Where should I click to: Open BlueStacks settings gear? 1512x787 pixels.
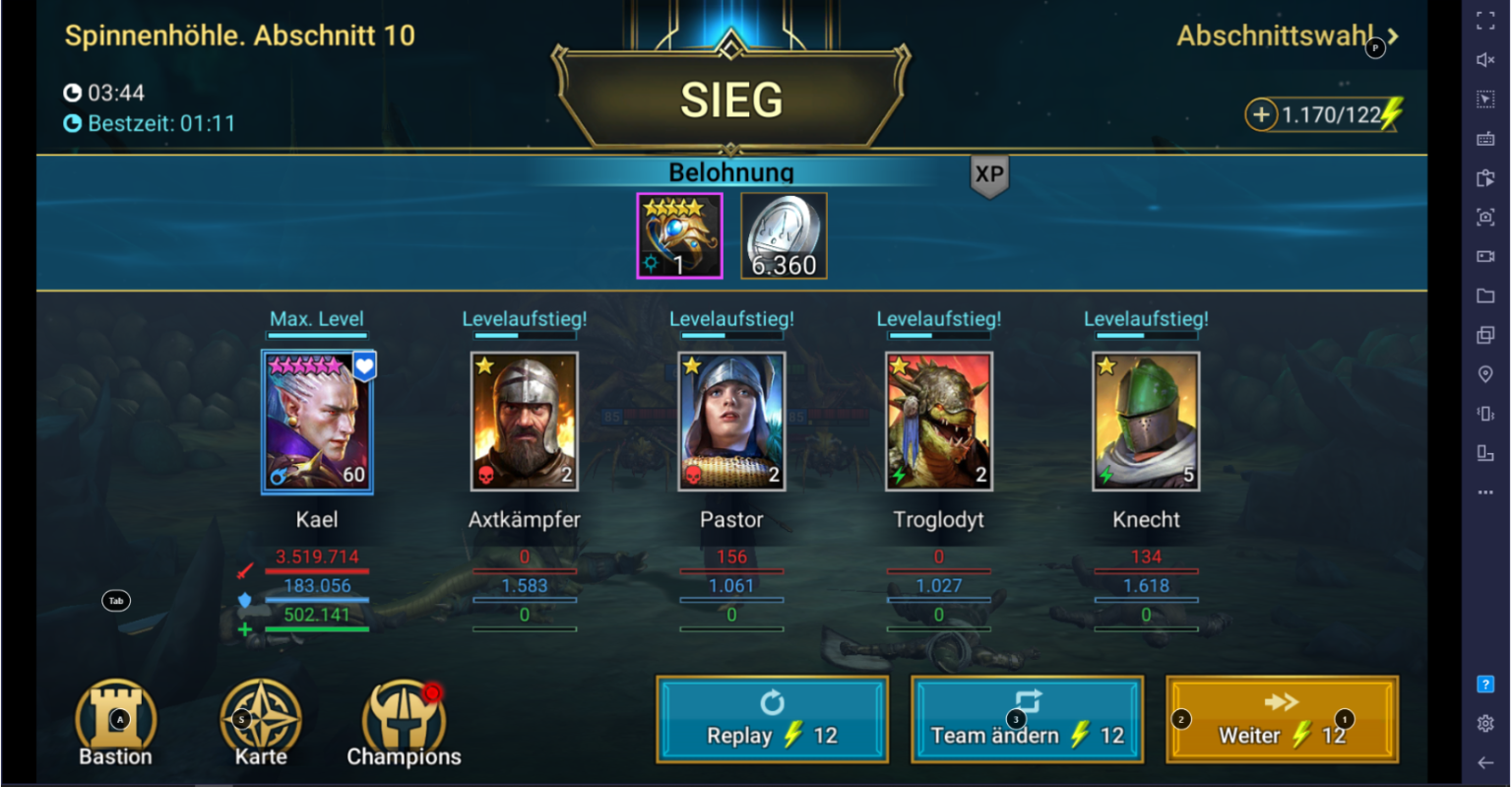(1486, 722)
